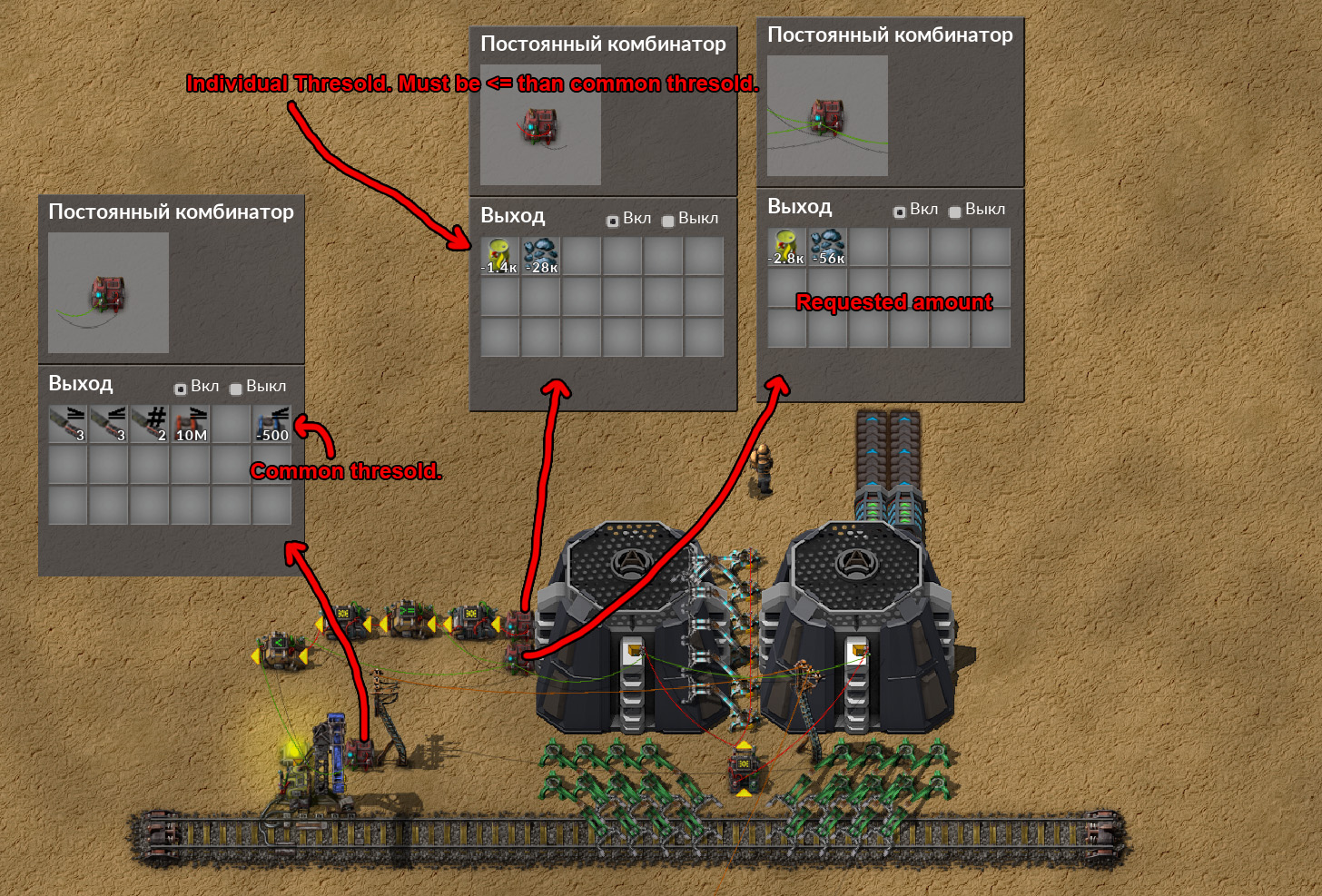Select the wire signal slot marked ≤ 3

point(108,424)
